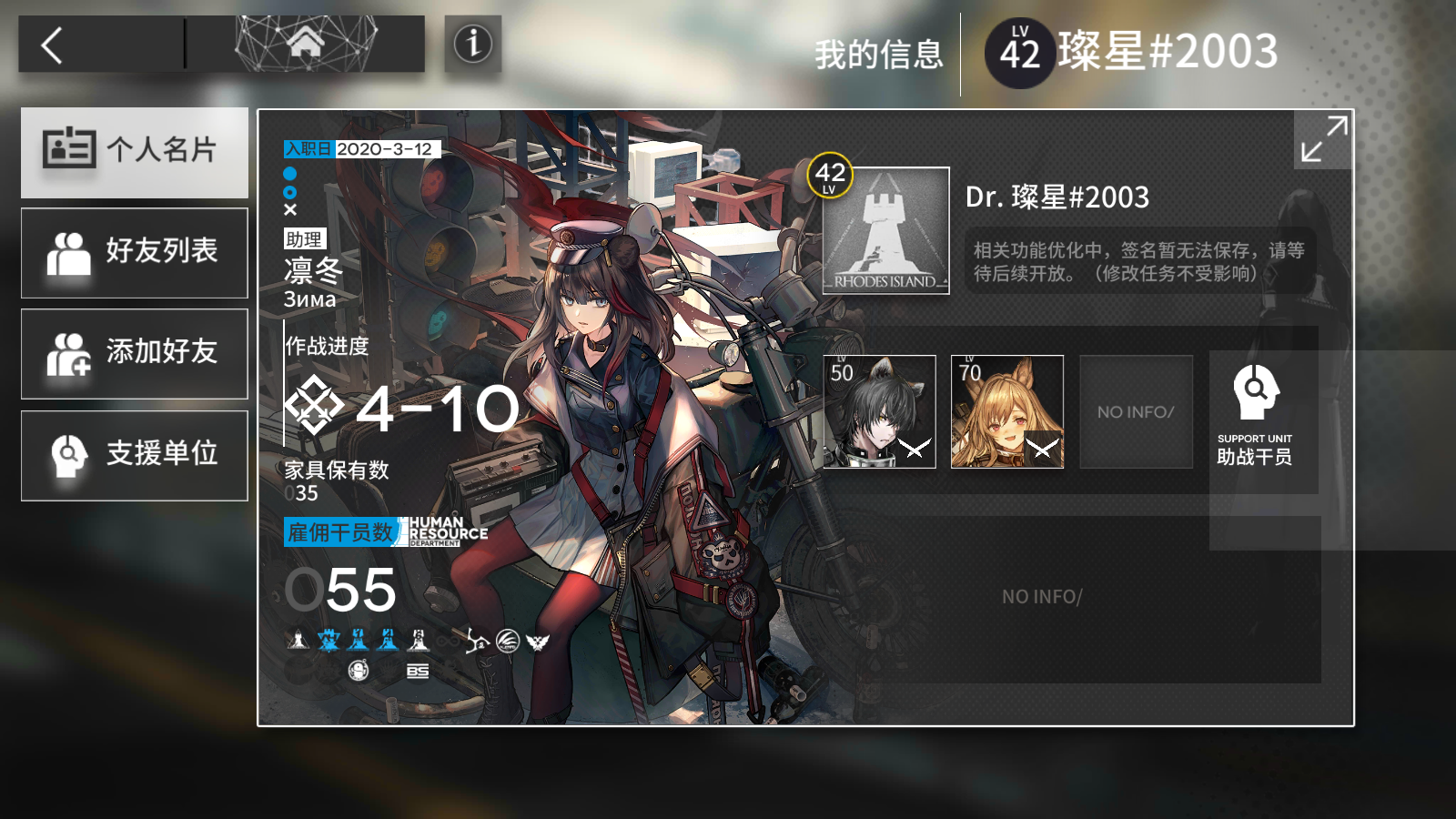
Task: Go back using the arrow button
Action: pos(53,45)
